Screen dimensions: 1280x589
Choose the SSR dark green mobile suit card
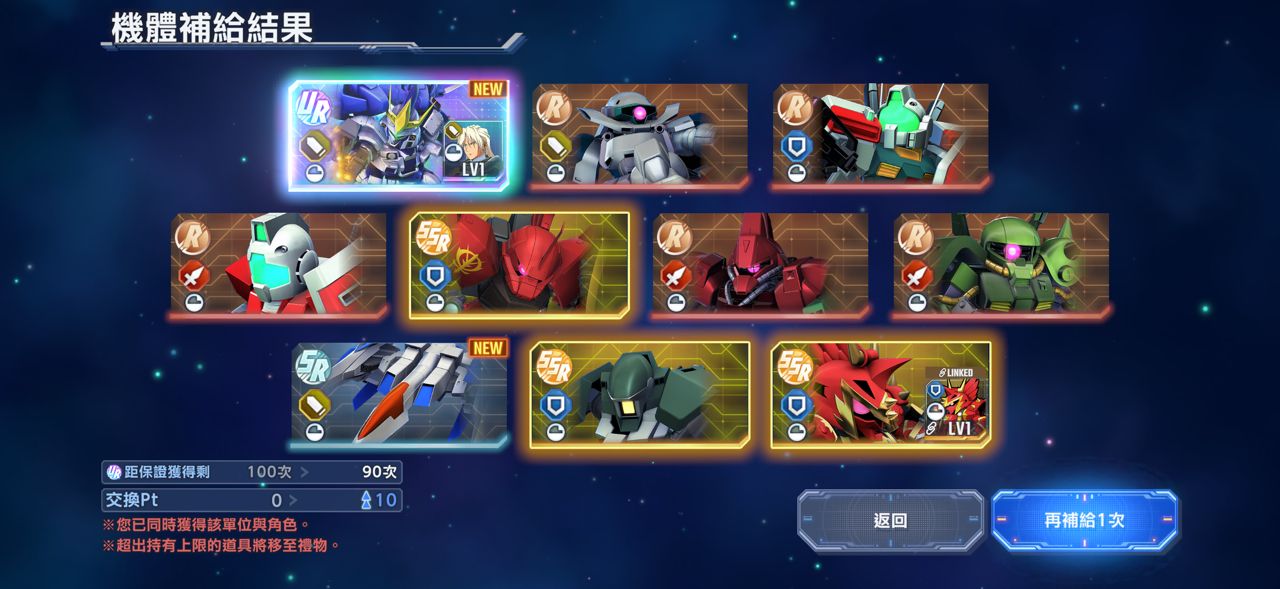(x=640, y=393)
